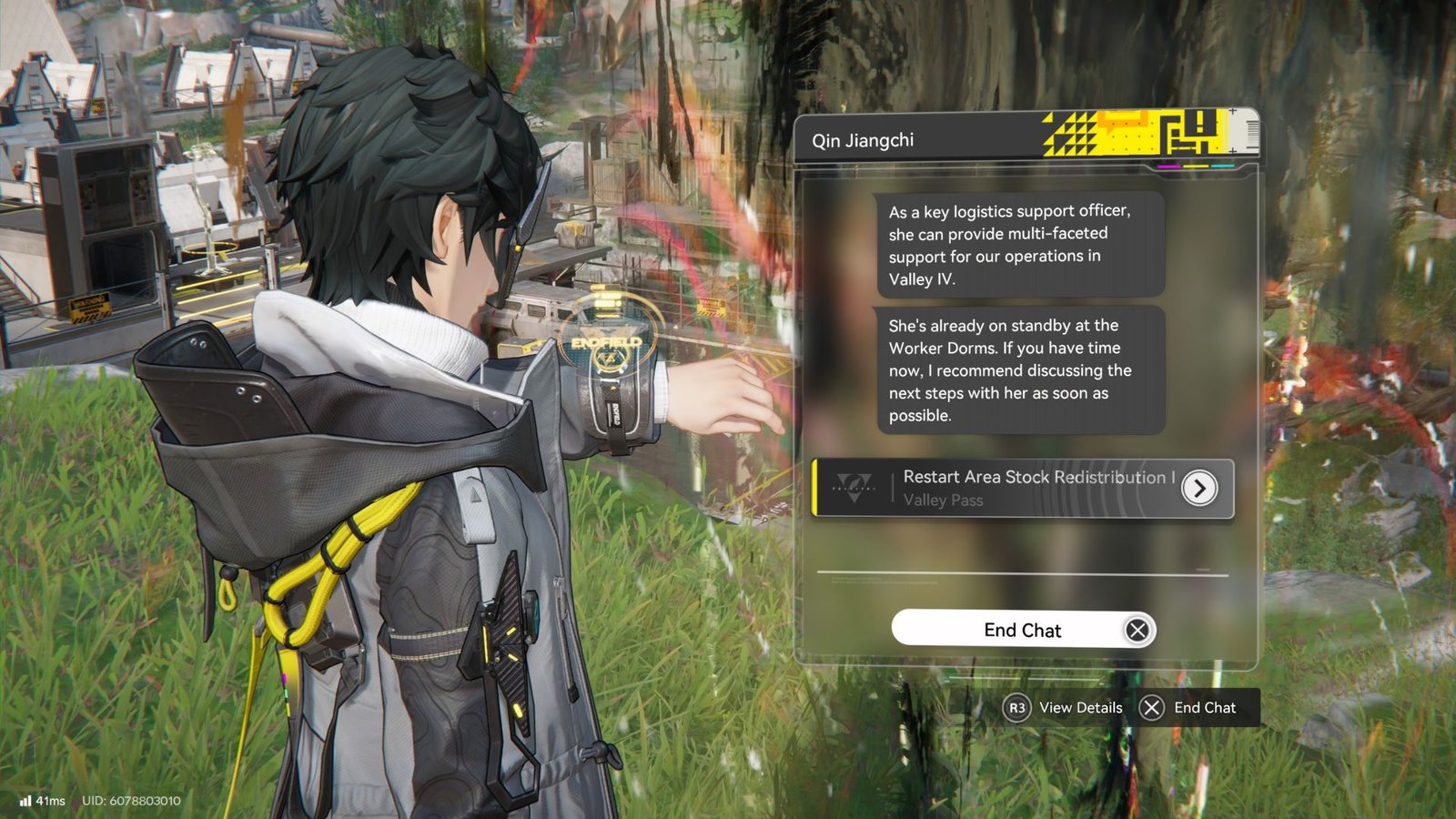Screen dimensions: 1456x819
Task: Expand the quest card with the circled chevron arrow
Action: tap(1198, 488)
